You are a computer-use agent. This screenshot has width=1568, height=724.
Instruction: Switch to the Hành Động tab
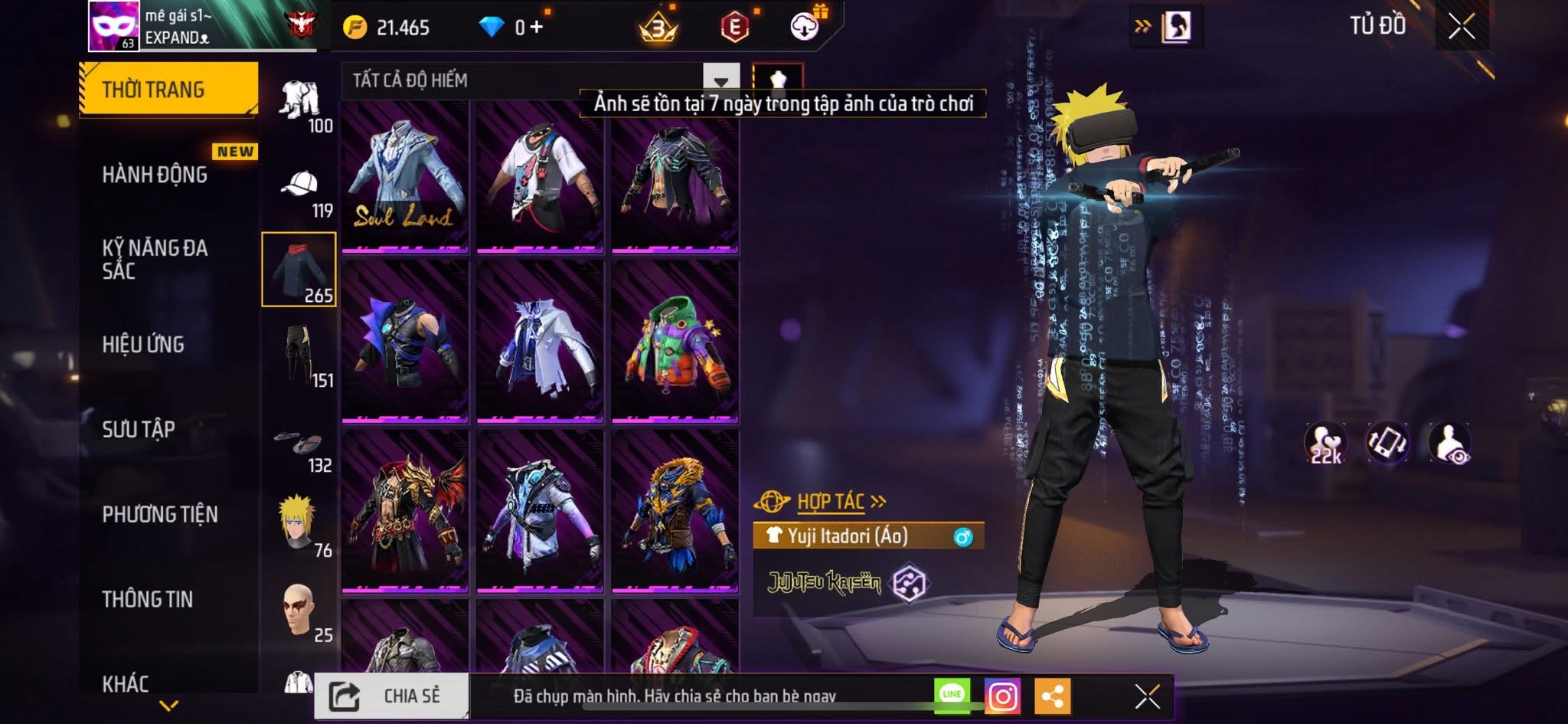coord(155,175)
